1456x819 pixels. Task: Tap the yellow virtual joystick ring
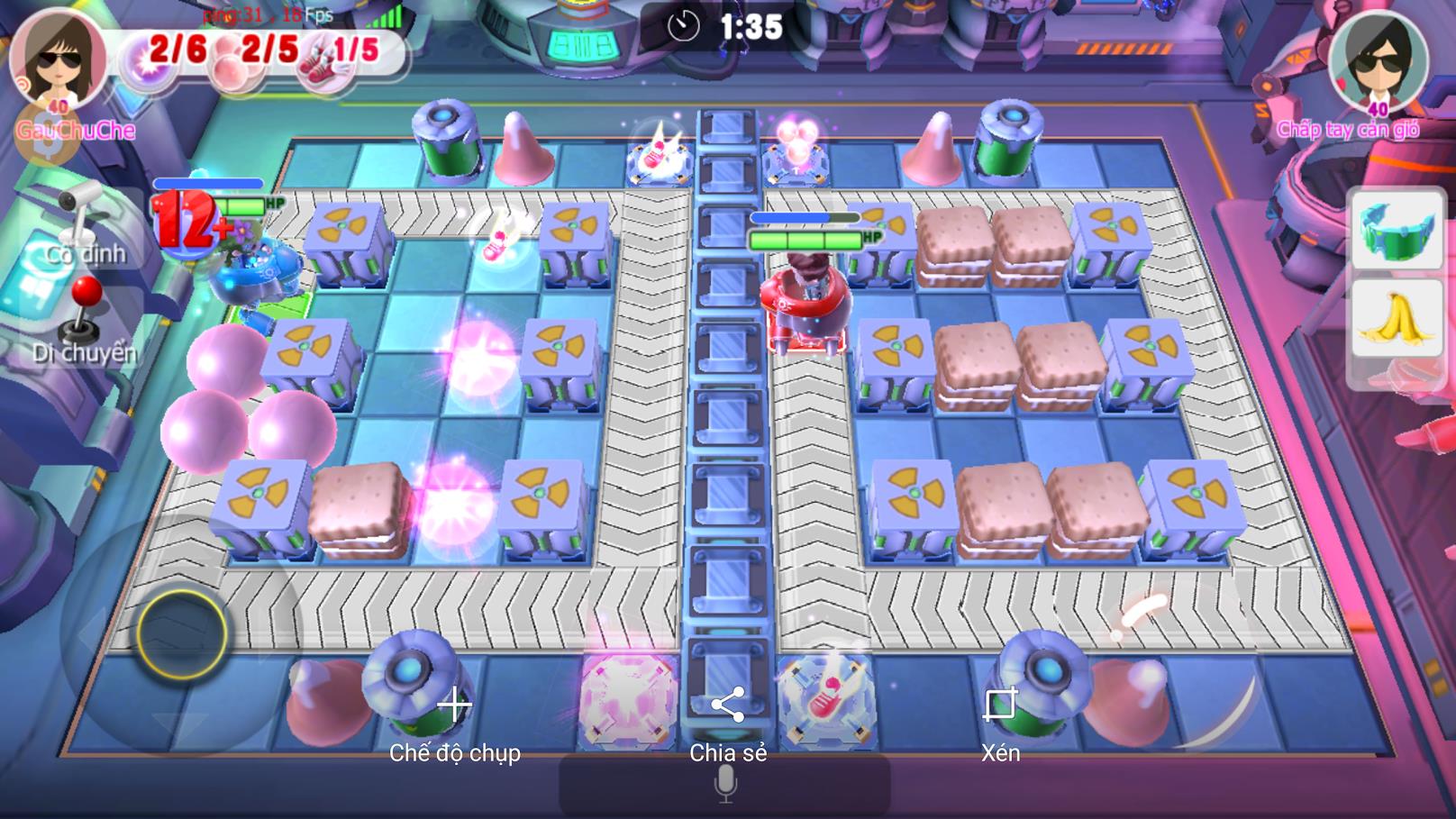pos(182,634)
